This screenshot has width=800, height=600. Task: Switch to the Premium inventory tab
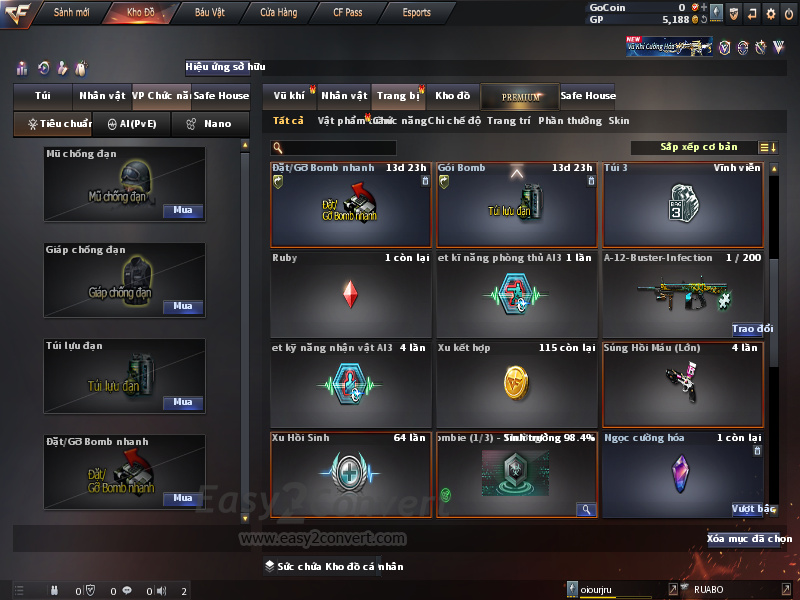520,96
